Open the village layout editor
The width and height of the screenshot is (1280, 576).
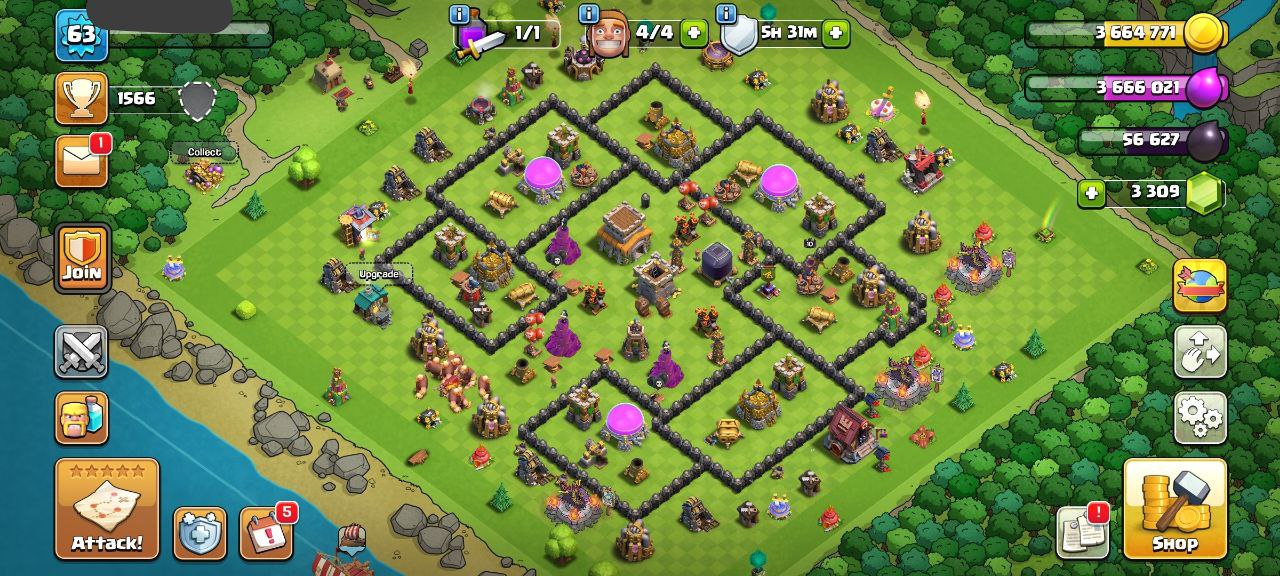[1200, 352]
